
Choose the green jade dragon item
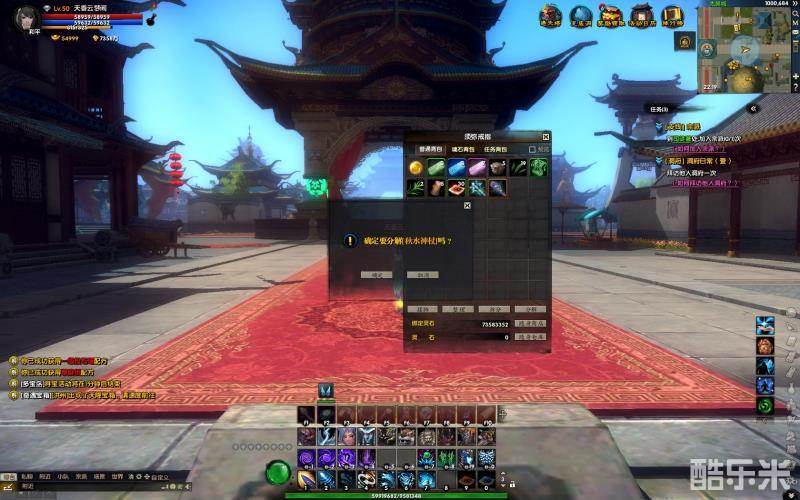coord(538,167)
